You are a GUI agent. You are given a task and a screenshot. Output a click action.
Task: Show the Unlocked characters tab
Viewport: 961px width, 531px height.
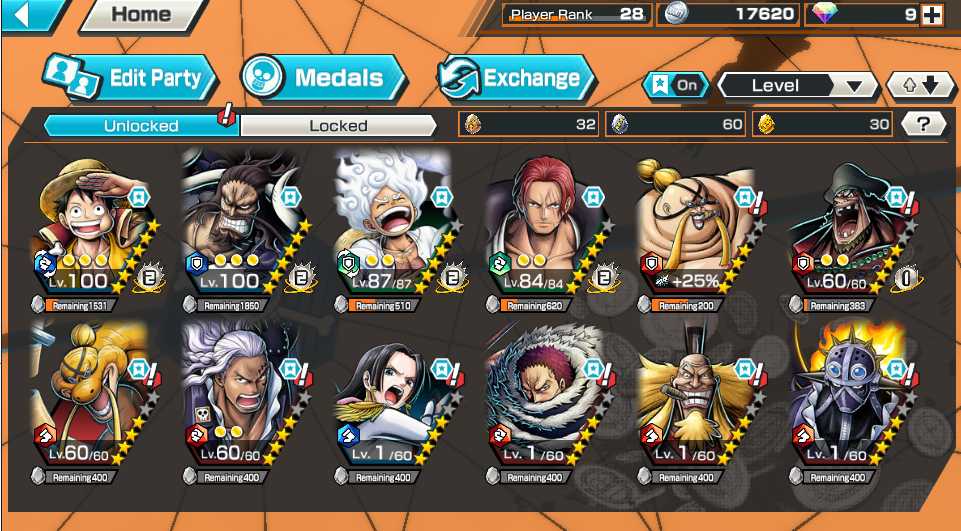pyautogui.click(x=141, y=125)
